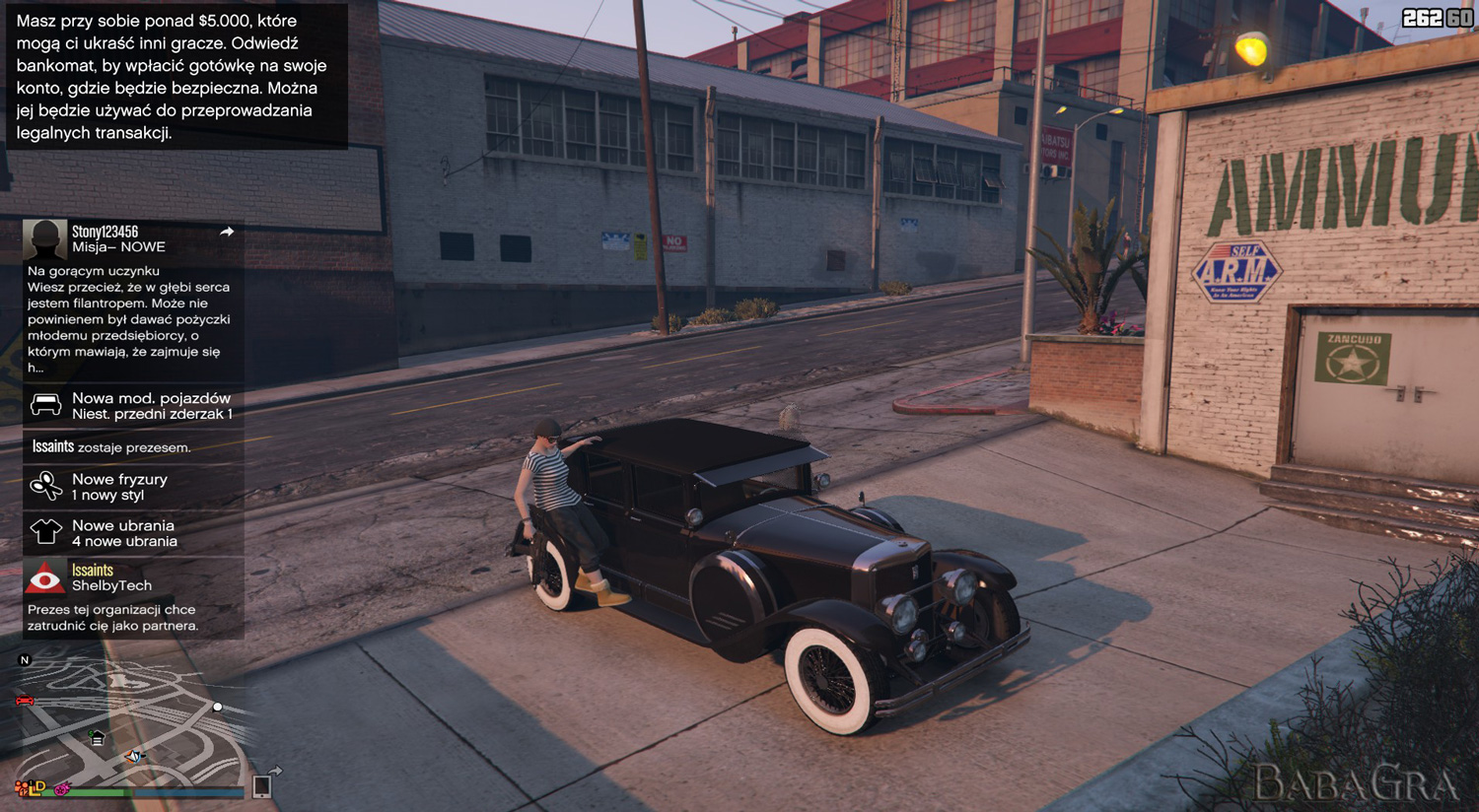Click the pink star icon below the minimap
The height and width of the screenshot is (812, 1479).
pos(62,788)
